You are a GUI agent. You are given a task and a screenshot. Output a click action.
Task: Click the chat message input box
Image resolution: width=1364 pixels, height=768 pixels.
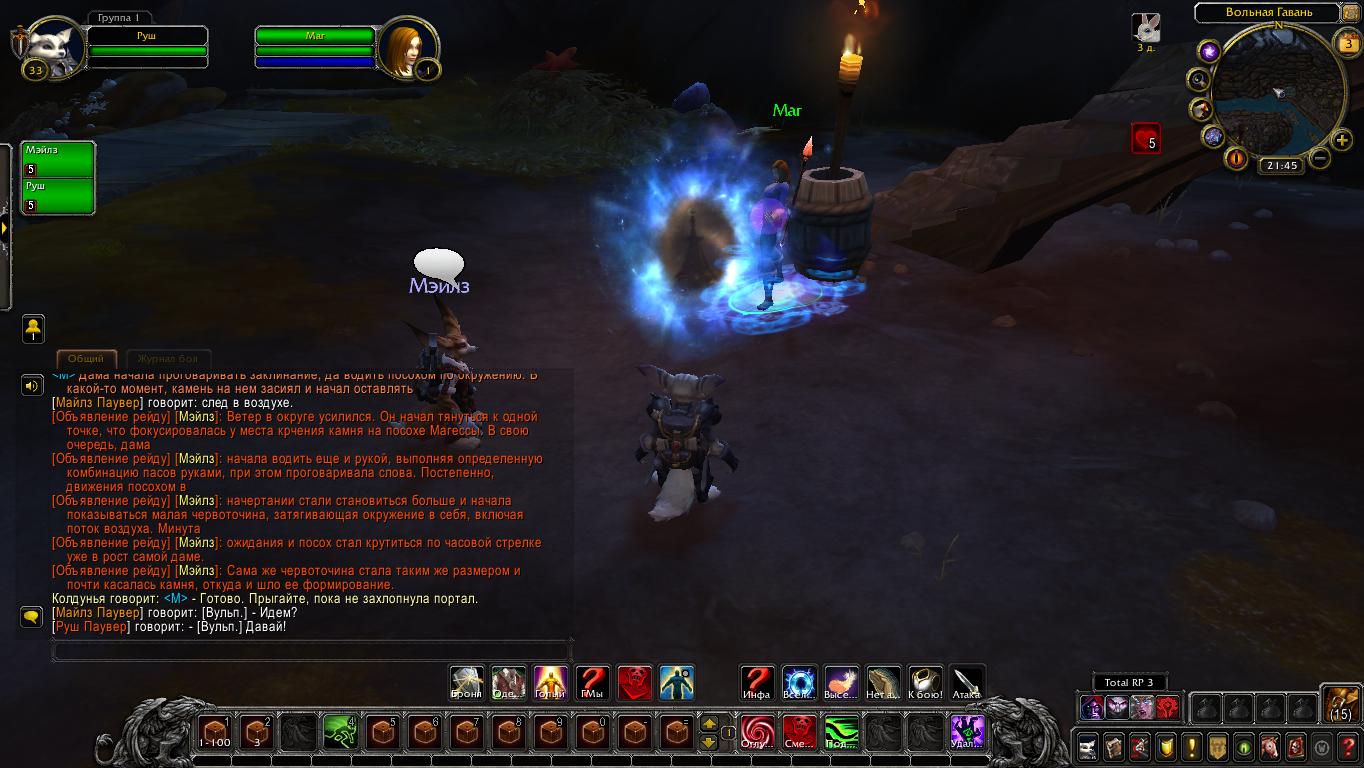pyautogui.click(x=310, y=651)
